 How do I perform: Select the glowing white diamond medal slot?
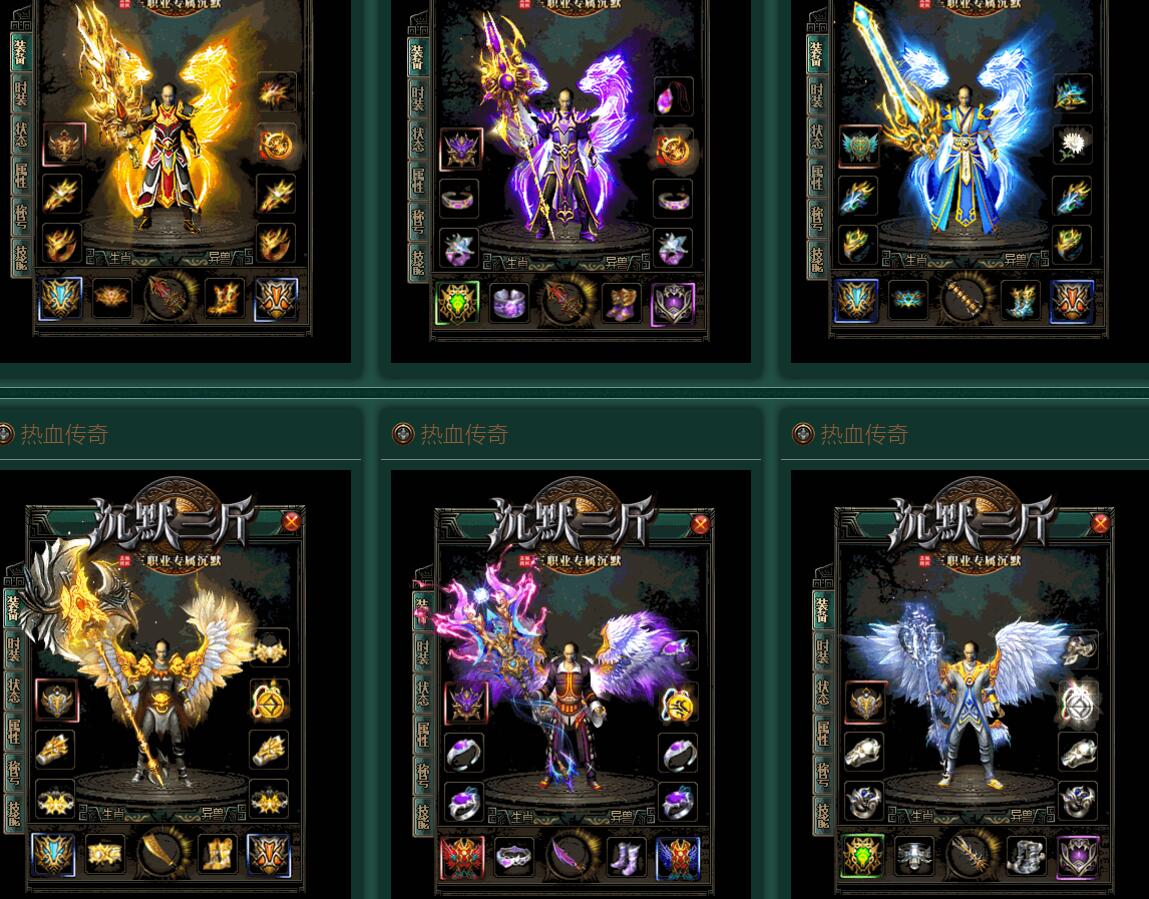[x=1078, y=702]
